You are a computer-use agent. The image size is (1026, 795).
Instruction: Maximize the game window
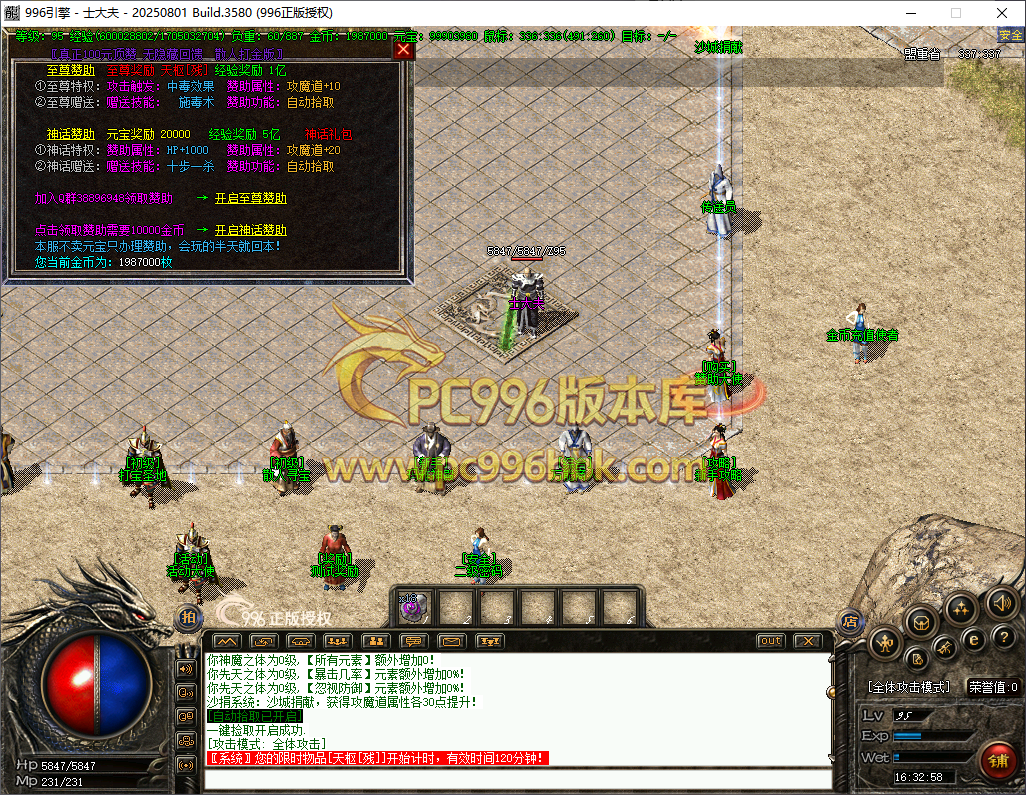pyautogui.click(x=955, y=13)
